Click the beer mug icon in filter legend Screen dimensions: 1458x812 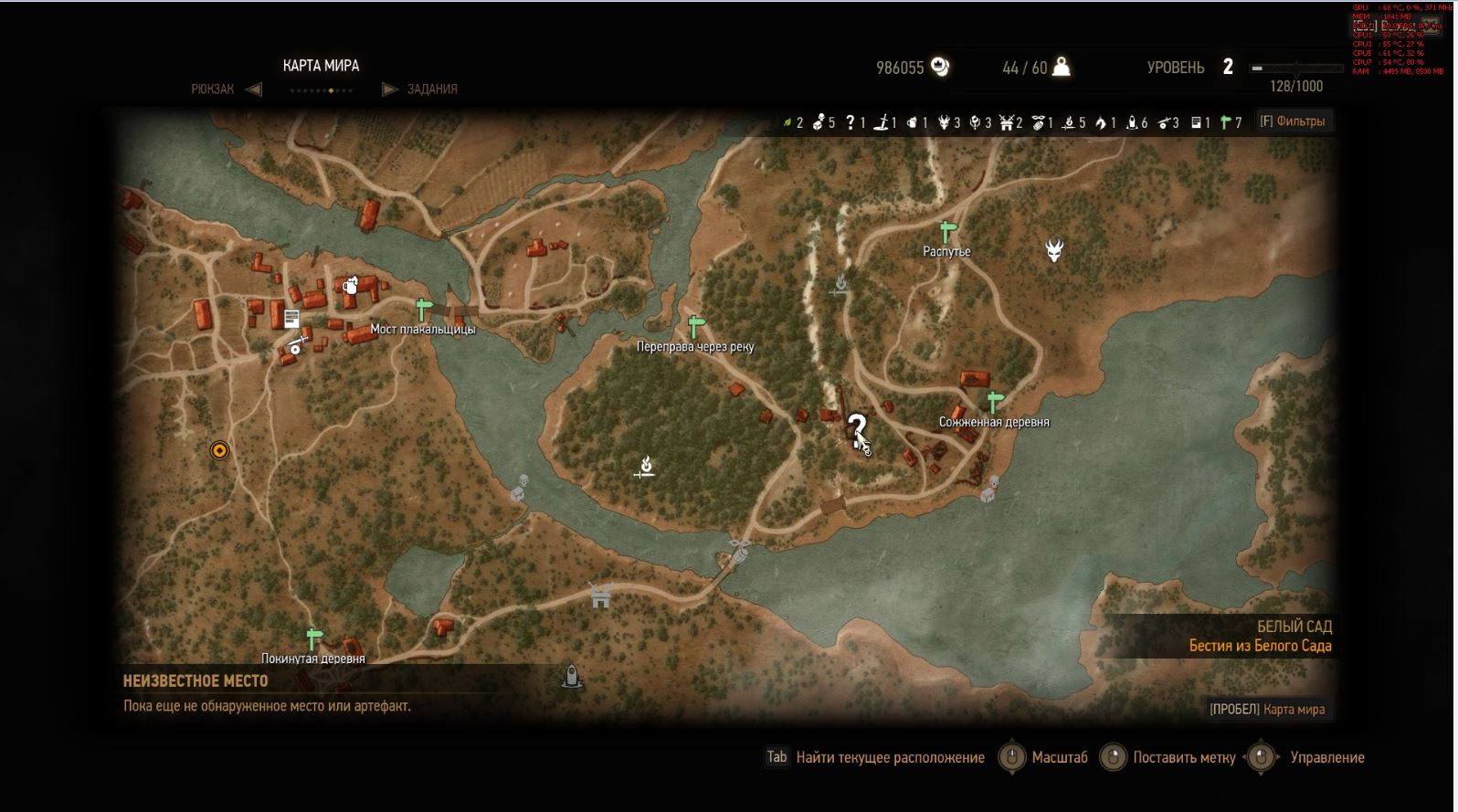tap(912, 122)
